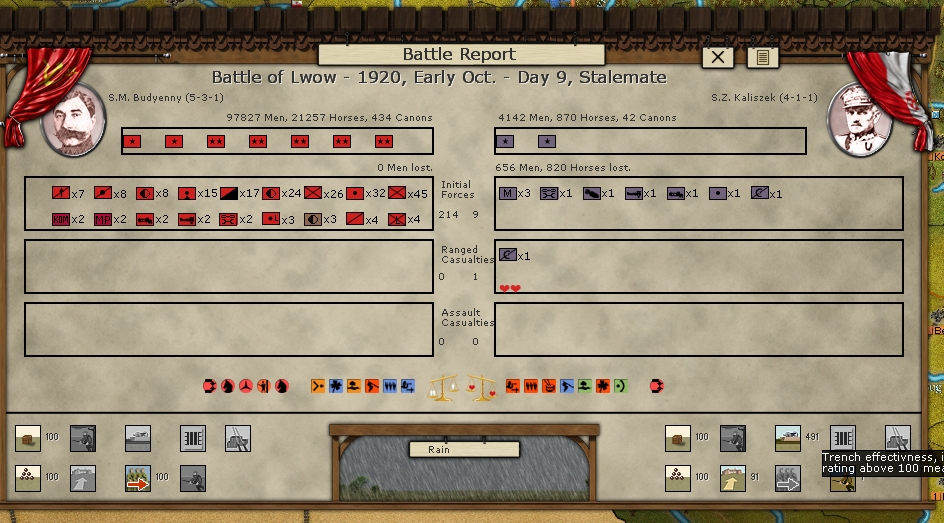
Task: Click the Polish yellow arrow terrain icon
Action: pos(733,478)
